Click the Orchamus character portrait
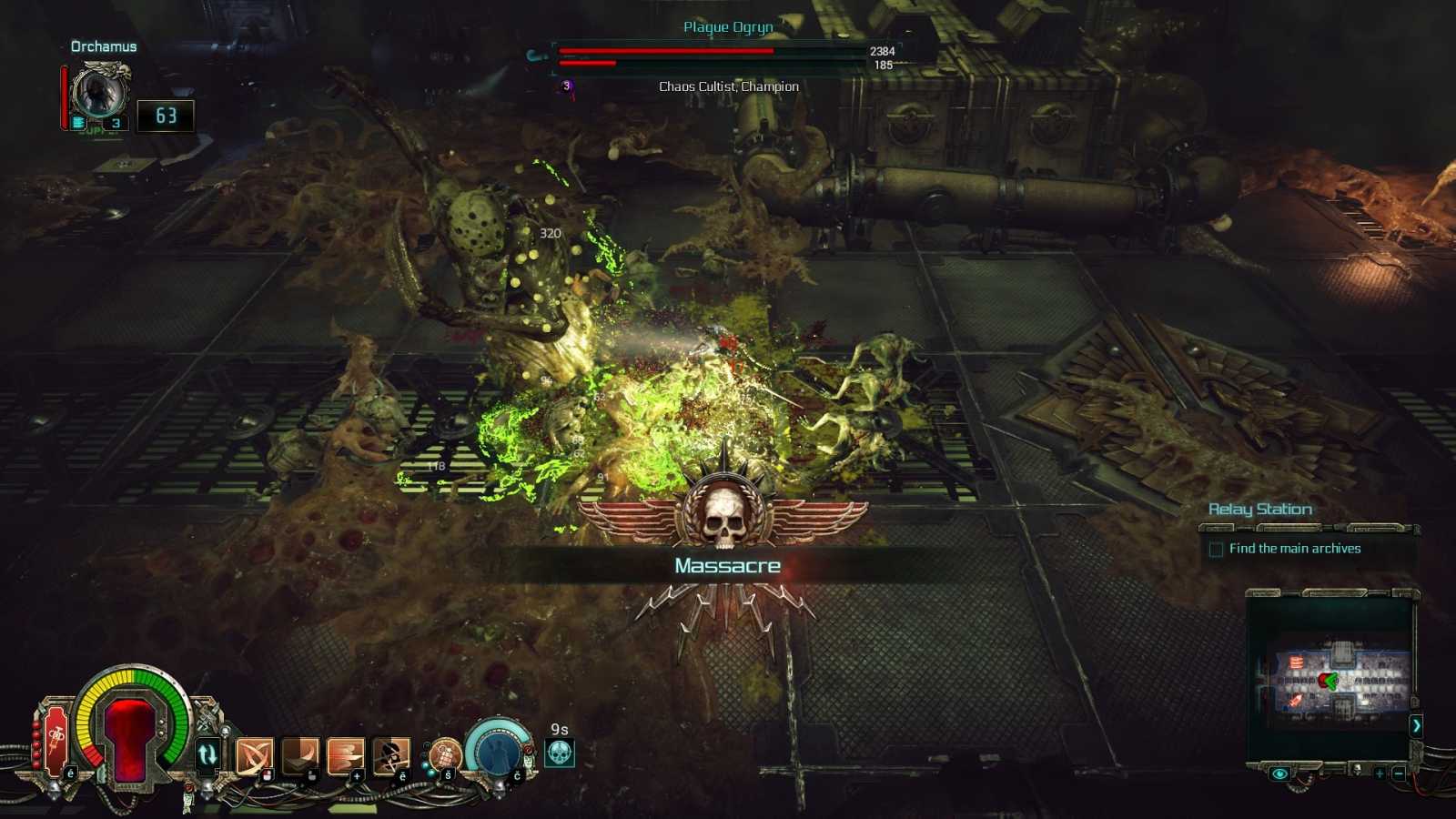This screenshot has height=819, width=1456. click(x=99, y=92)
